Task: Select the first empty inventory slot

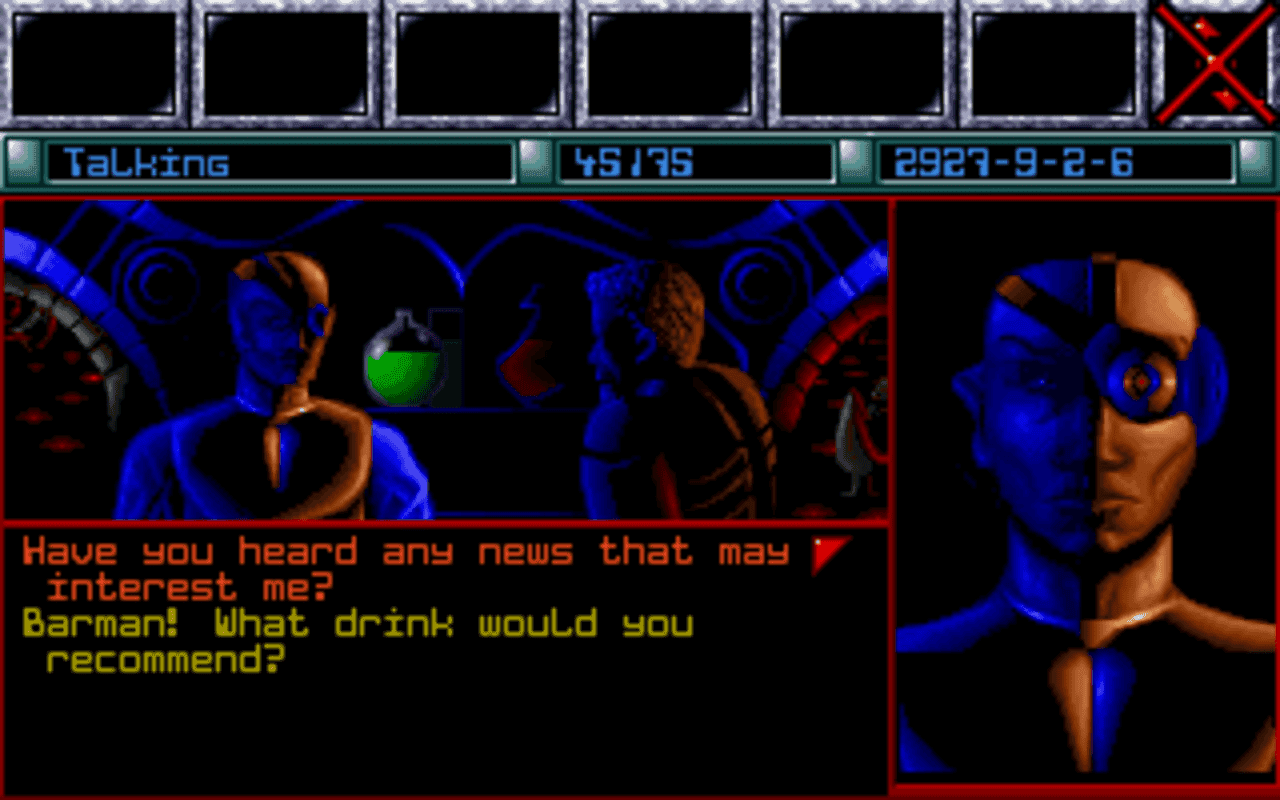Action: tap(95, 63)
